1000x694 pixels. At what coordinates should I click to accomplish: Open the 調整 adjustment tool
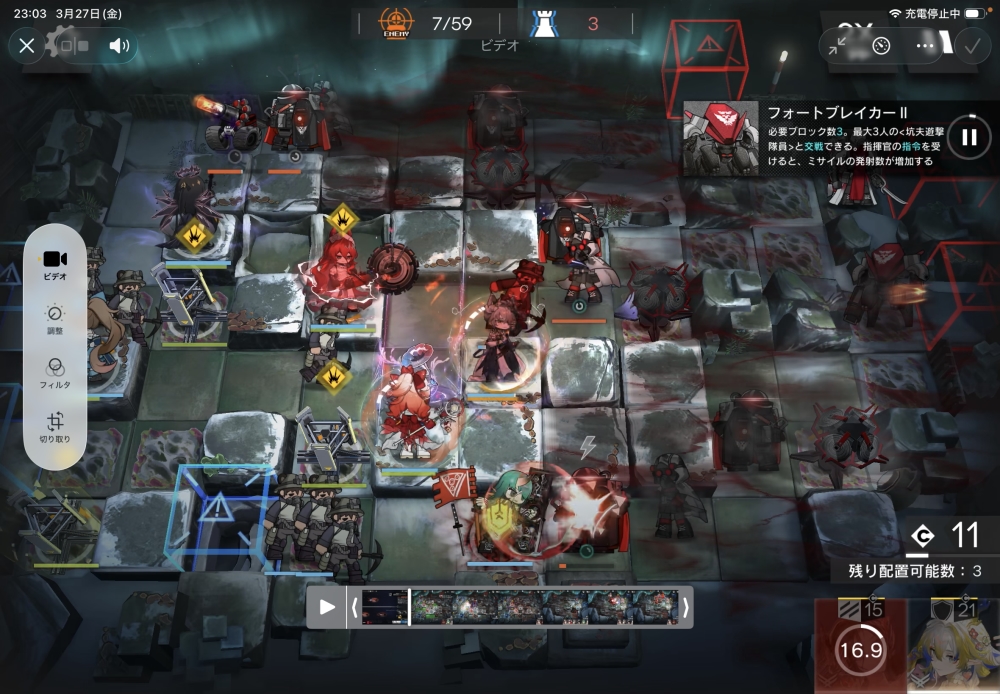coord(55,317)
